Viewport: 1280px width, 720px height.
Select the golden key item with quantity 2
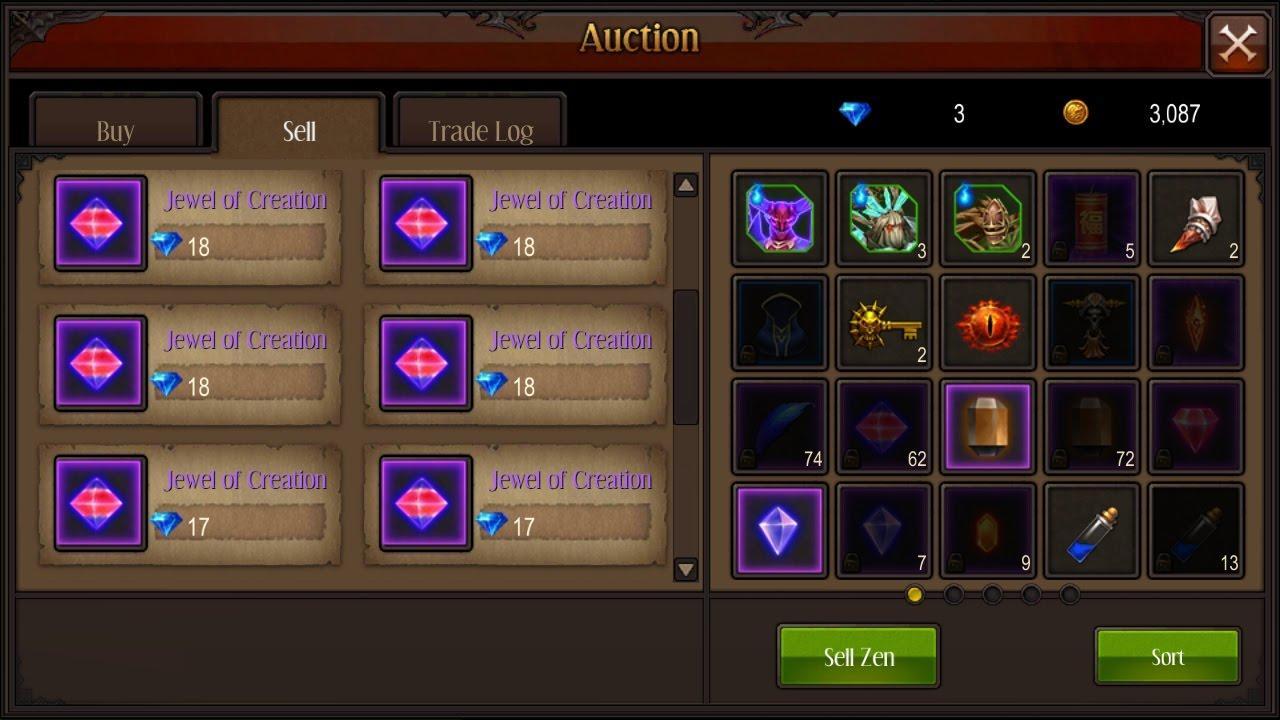(882, 322)
